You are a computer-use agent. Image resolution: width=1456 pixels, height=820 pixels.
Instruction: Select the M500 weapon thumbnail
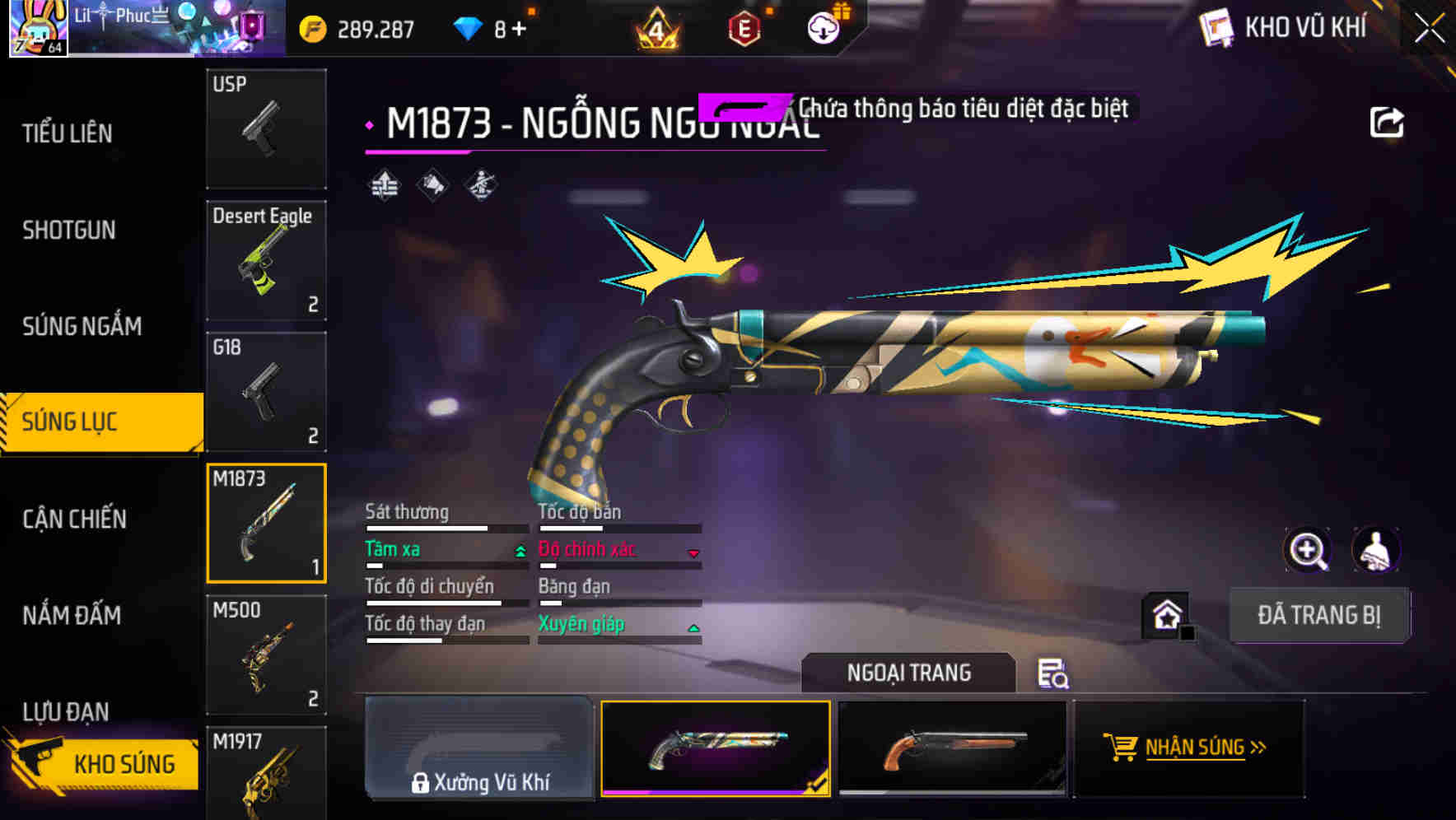point(265,655)
